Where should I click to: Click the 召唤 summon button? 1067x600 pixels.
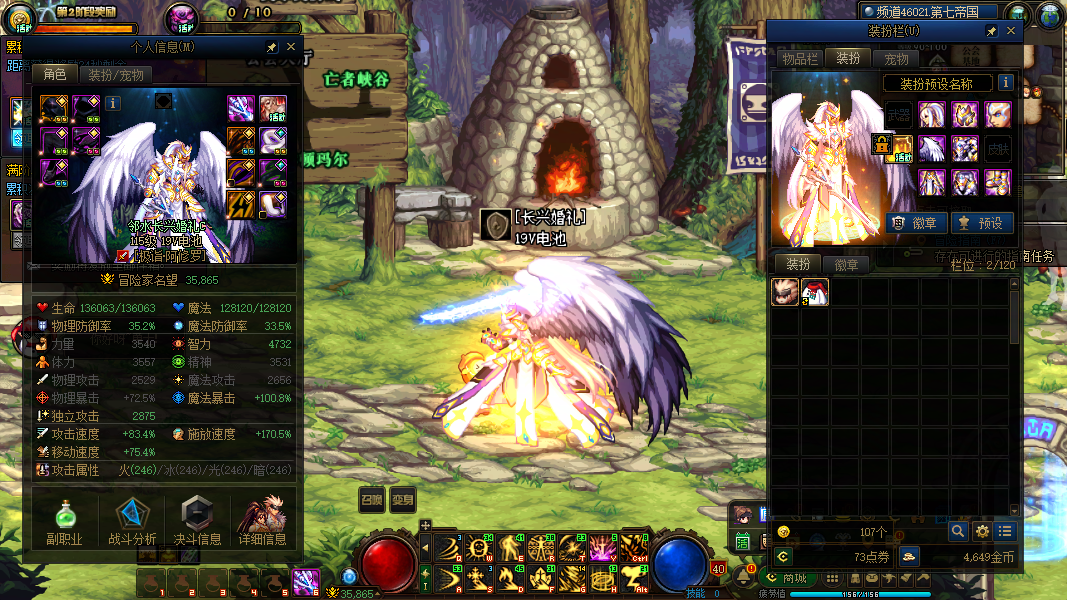tap(372, 500)
